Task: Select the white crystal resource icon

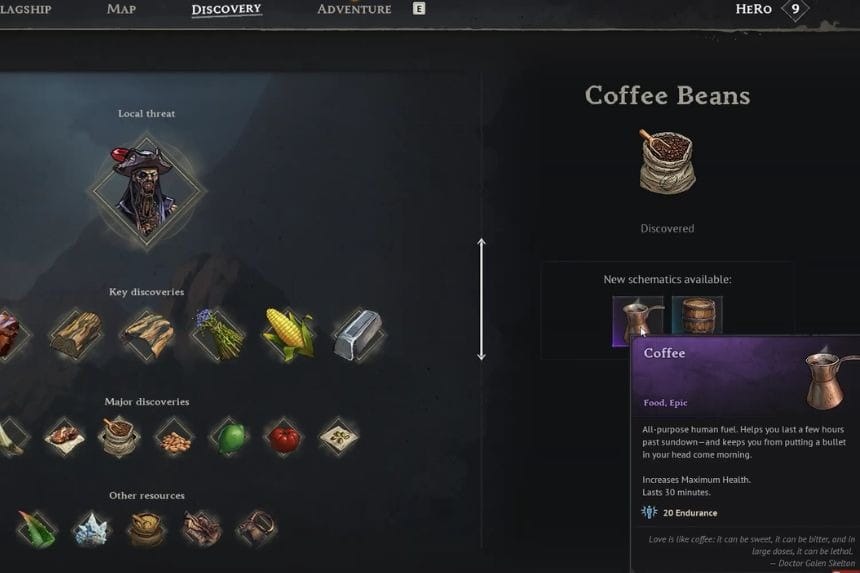Action: 92,528
